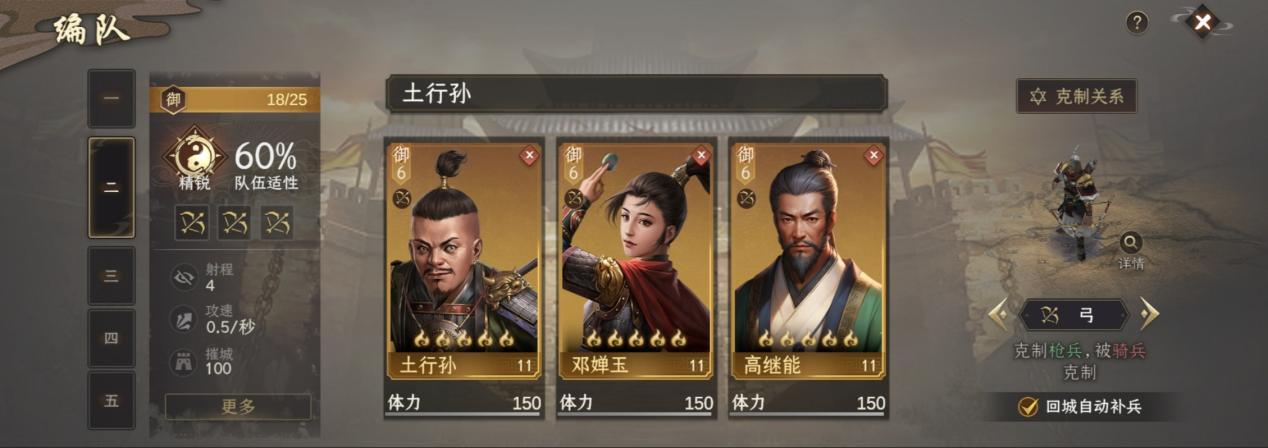The height and width of the screenshot is (448, 1268).
Task: Close the formation screen
Action: (1204, 21)
